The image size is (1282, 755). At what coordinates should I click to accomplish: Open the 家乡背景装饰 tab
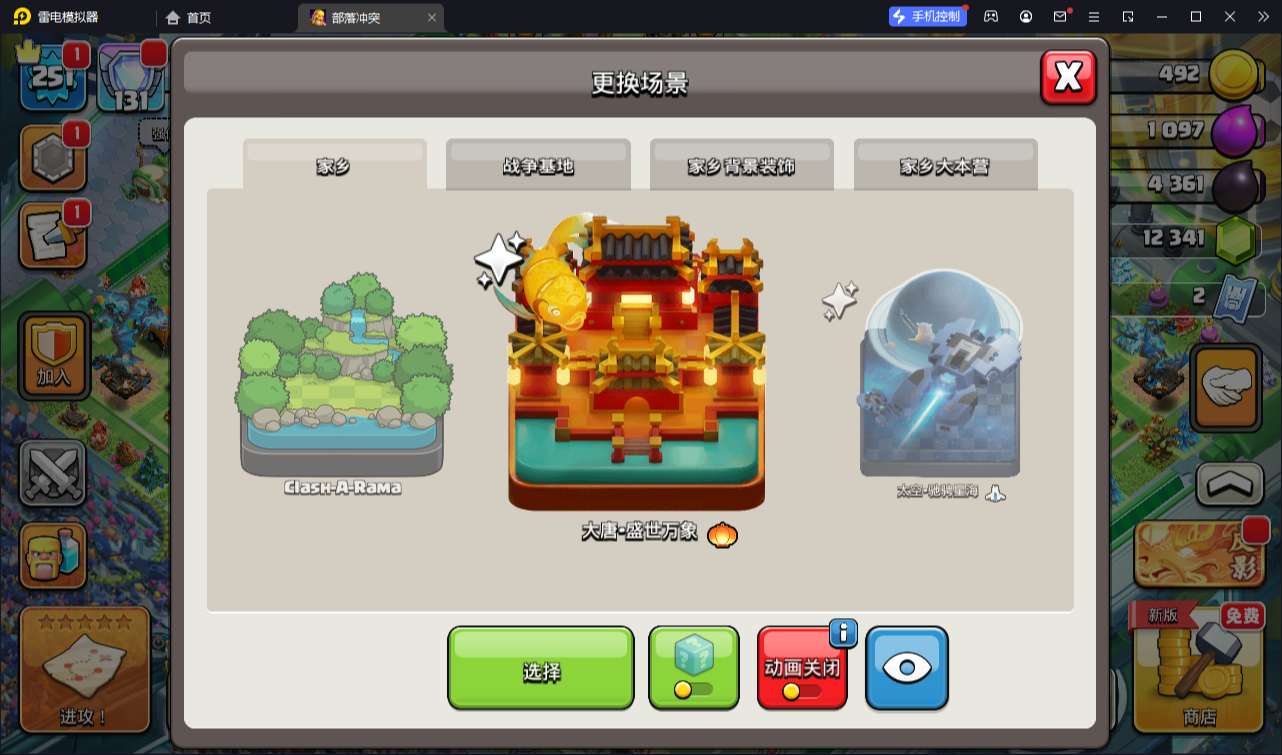click(742, 165)
